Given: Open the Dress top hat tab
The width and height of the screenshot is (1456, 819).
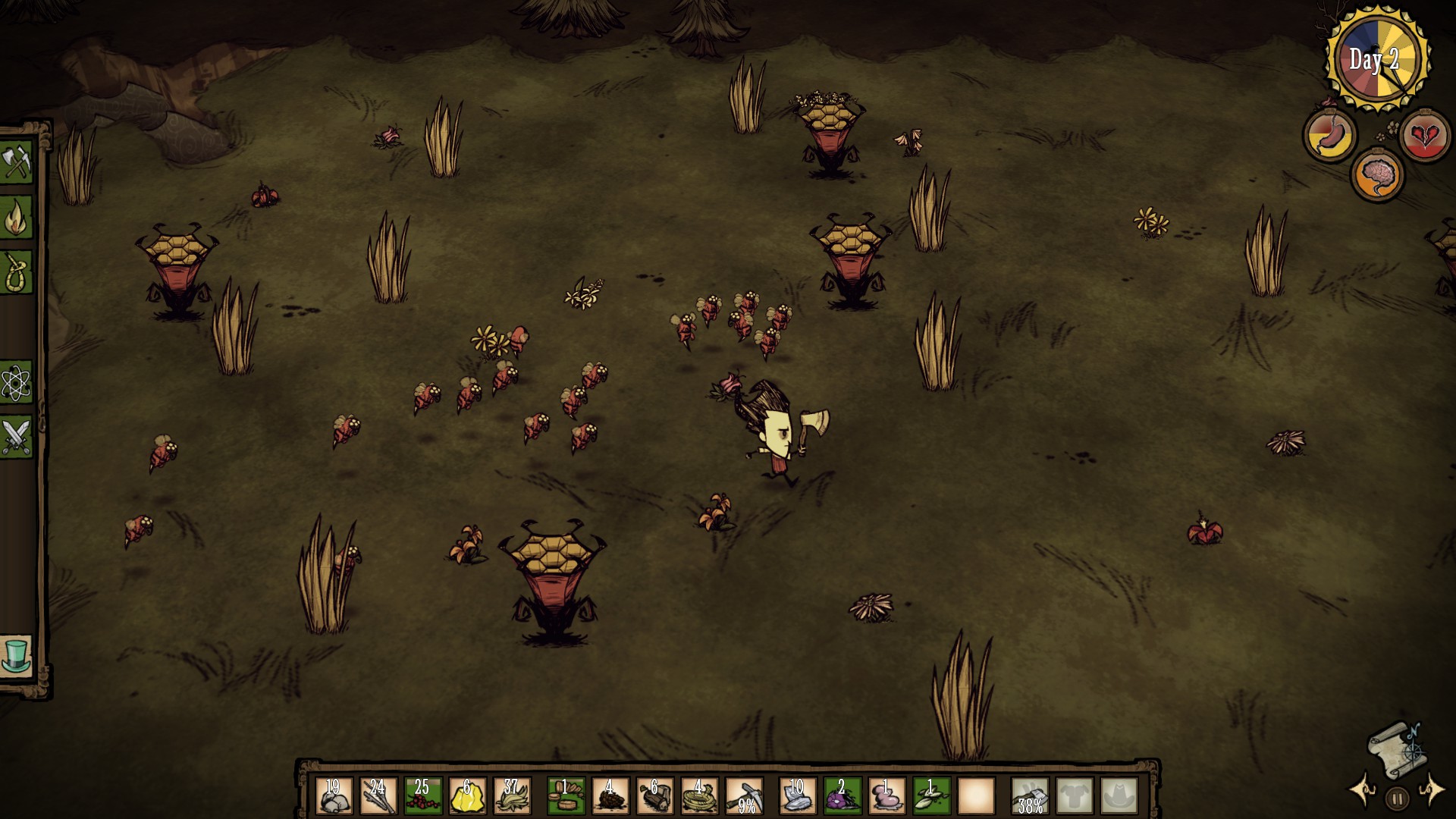Looking at the screenshot, I should [x=17, y=655].
